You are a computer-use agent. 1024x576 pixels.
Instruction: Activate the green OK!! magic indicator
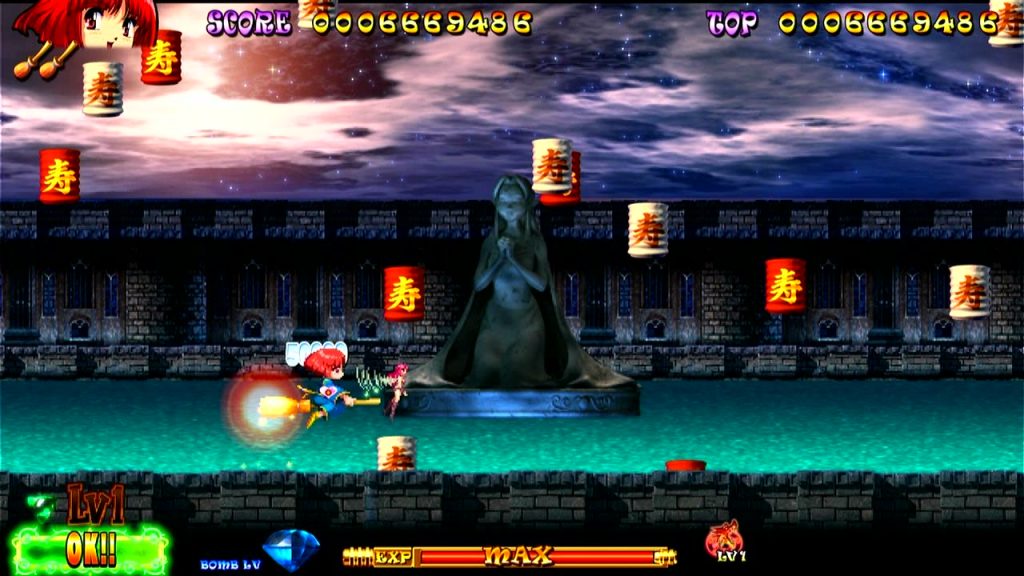click(x=91, y=549)
